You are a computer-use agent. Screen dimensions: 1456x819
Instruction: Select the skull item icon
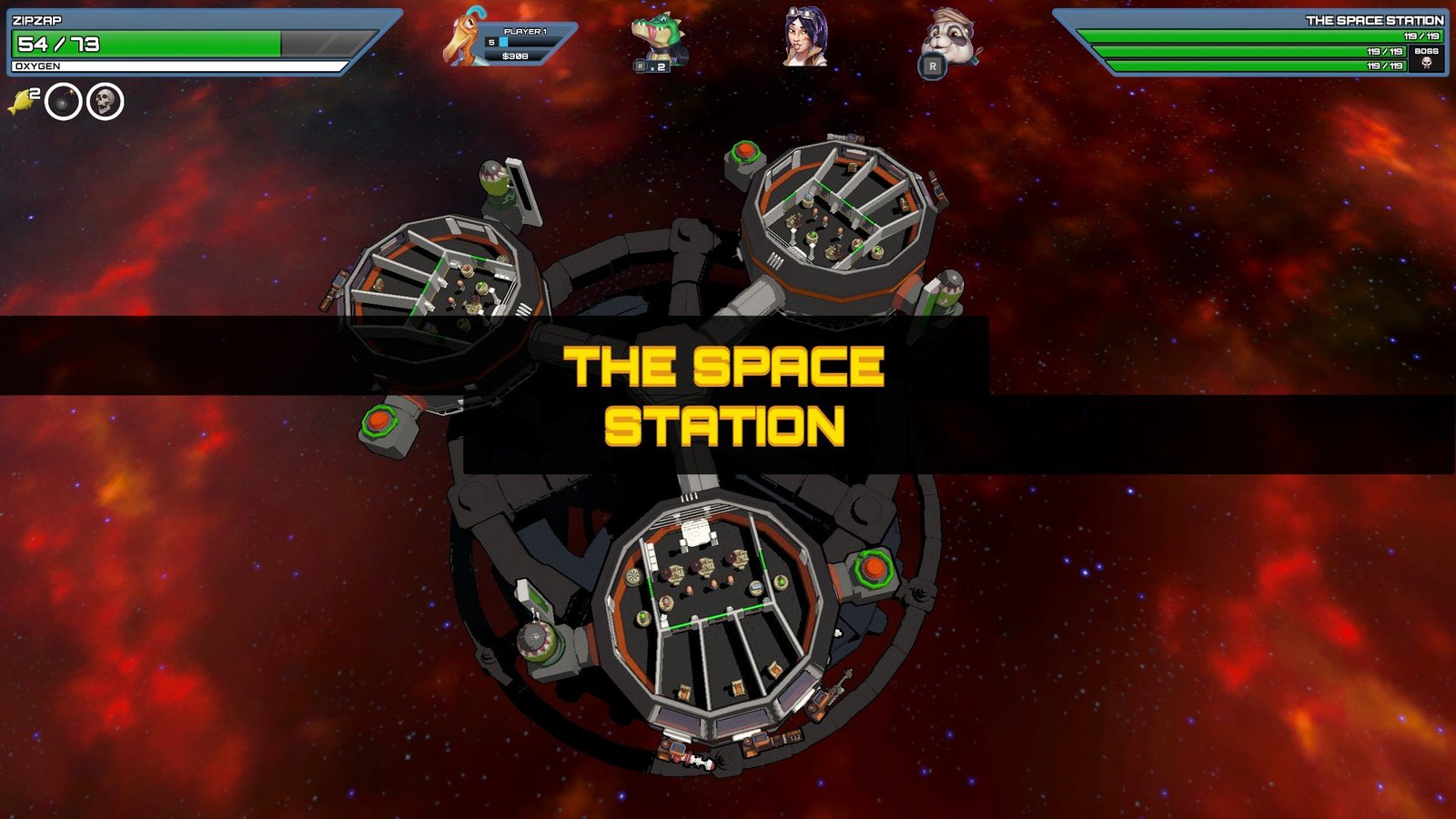tap(105, 102)
